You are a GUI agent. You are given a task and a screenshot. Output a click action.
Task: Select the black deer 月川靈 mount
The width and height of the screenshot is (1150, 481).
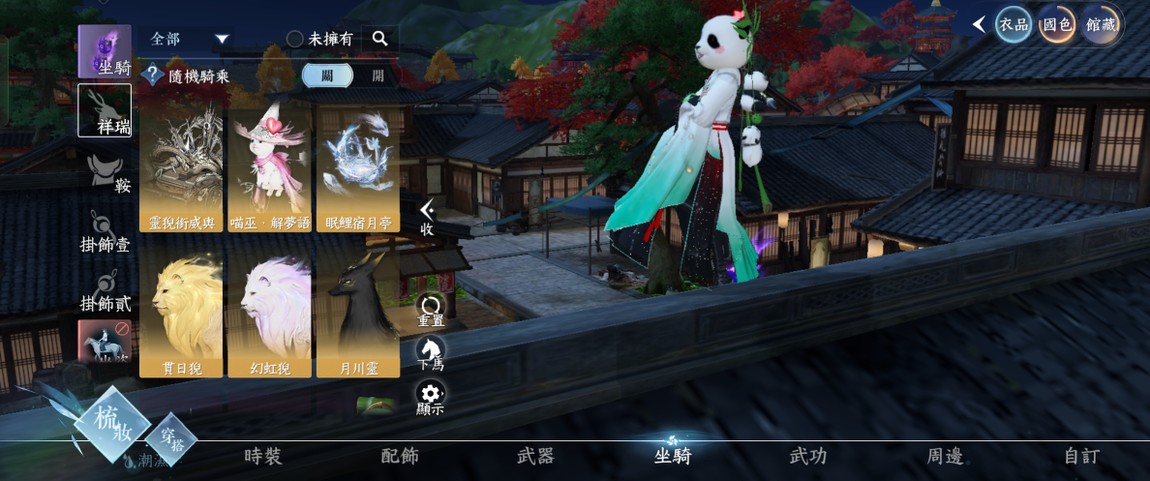tap(358, 312)
